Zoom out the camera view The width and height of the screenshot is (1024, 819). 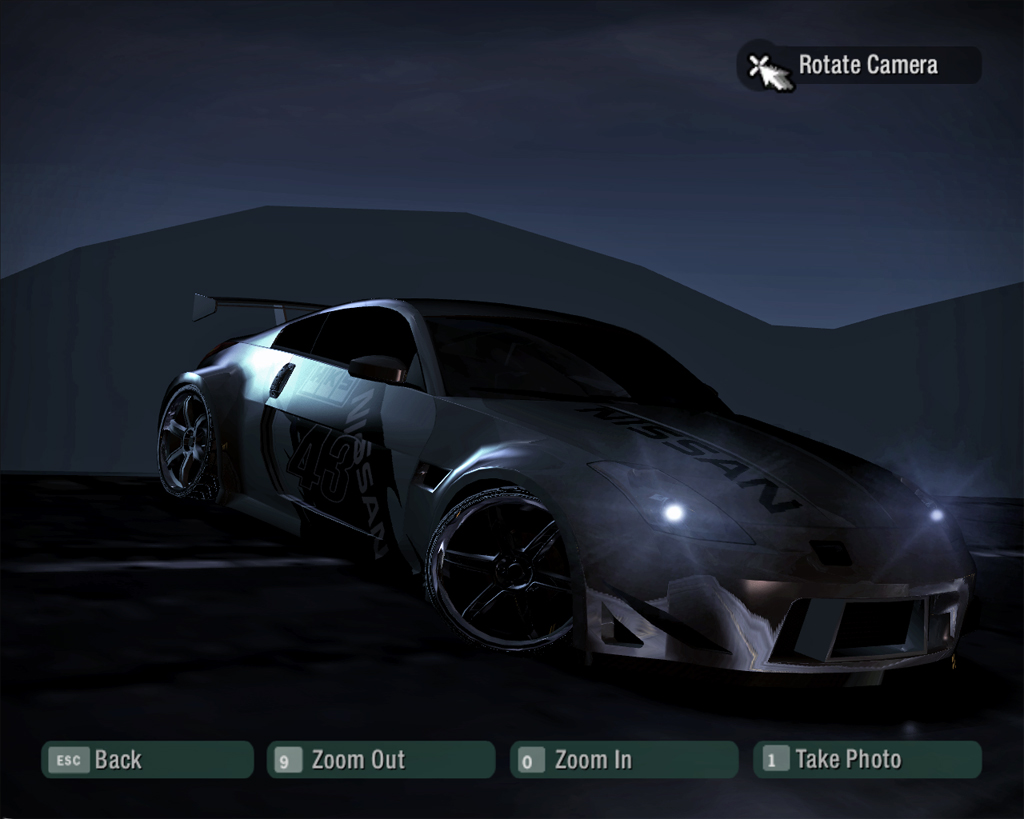(x=380, y=760)
